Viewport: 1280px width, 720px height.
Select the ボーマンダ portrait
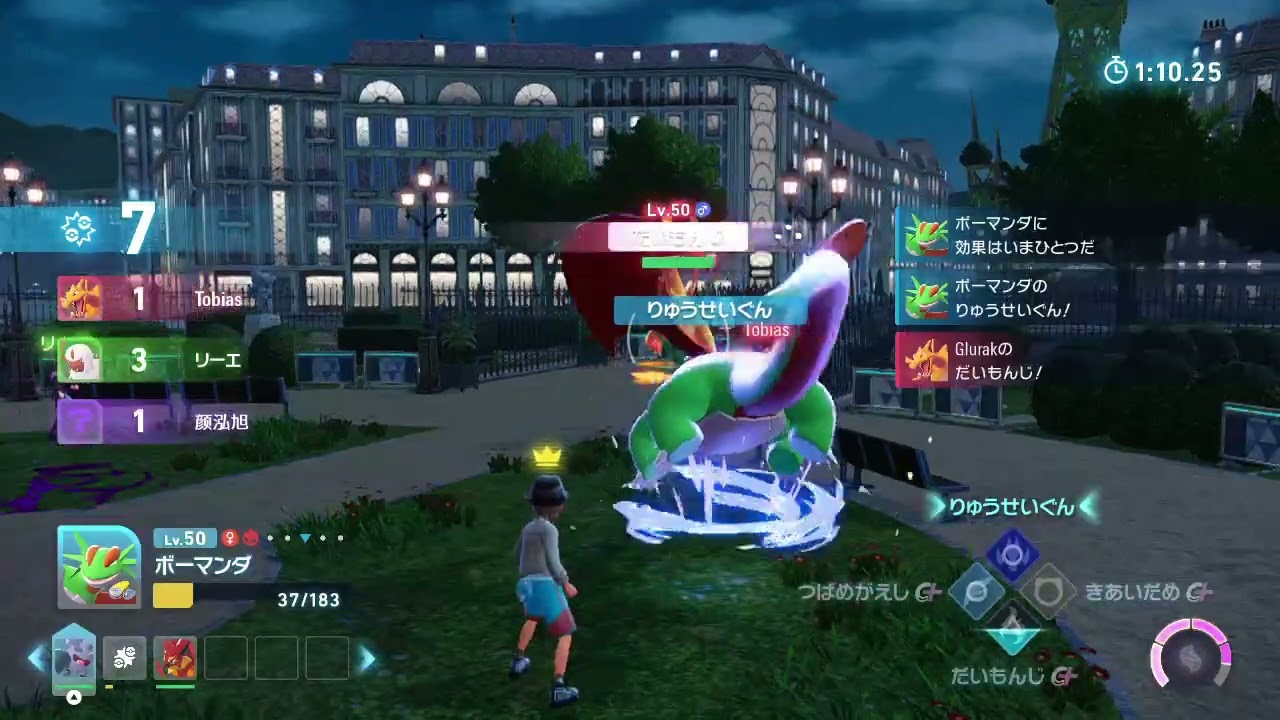(x=99, y=567)
